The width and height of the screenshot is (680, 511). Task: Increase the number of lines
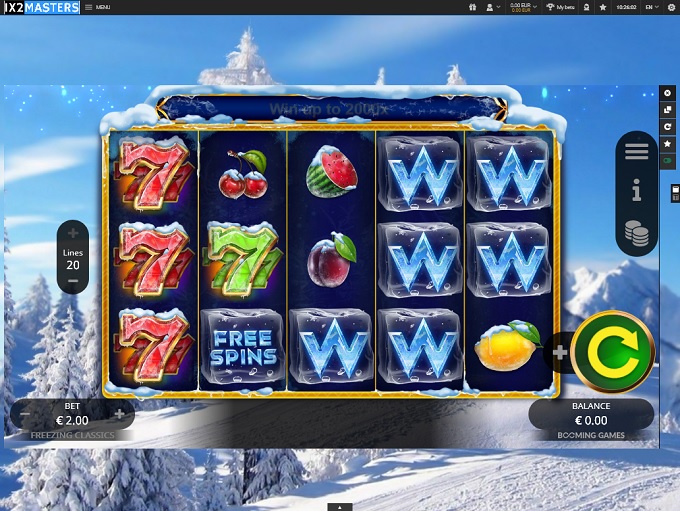[x=73, y=234]
